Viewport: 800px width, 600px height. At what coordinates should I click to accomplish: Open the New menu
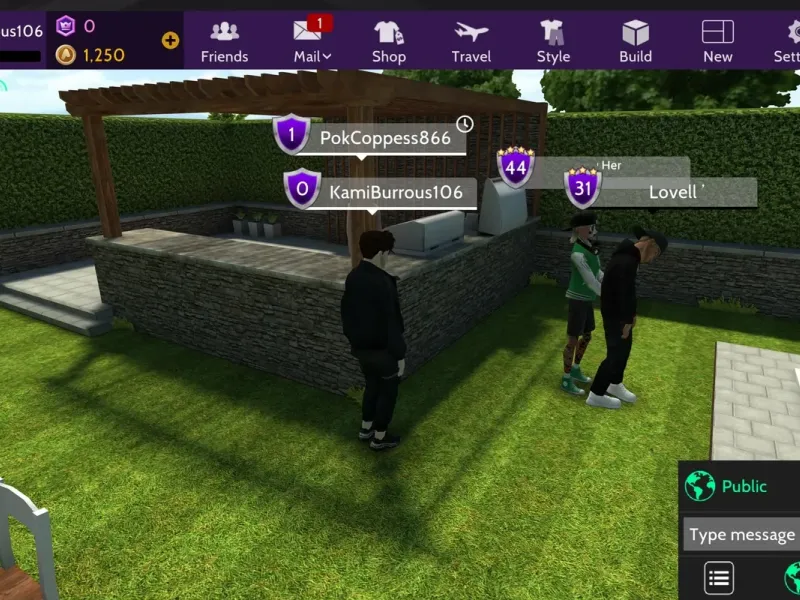click(x=717, y=40)
